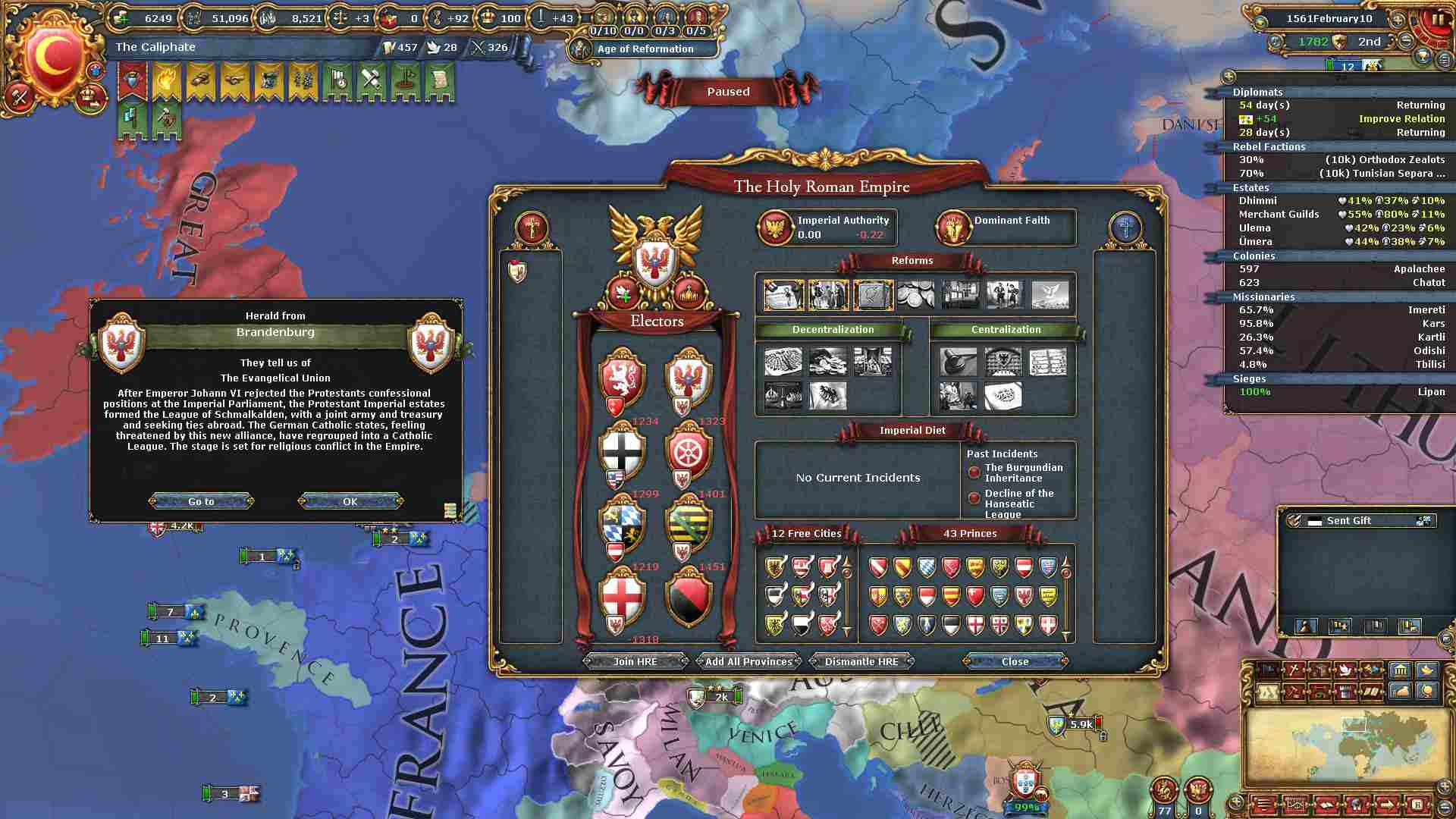Click the Join HRE button
The image size is (1456, 819).
[635, 661]
